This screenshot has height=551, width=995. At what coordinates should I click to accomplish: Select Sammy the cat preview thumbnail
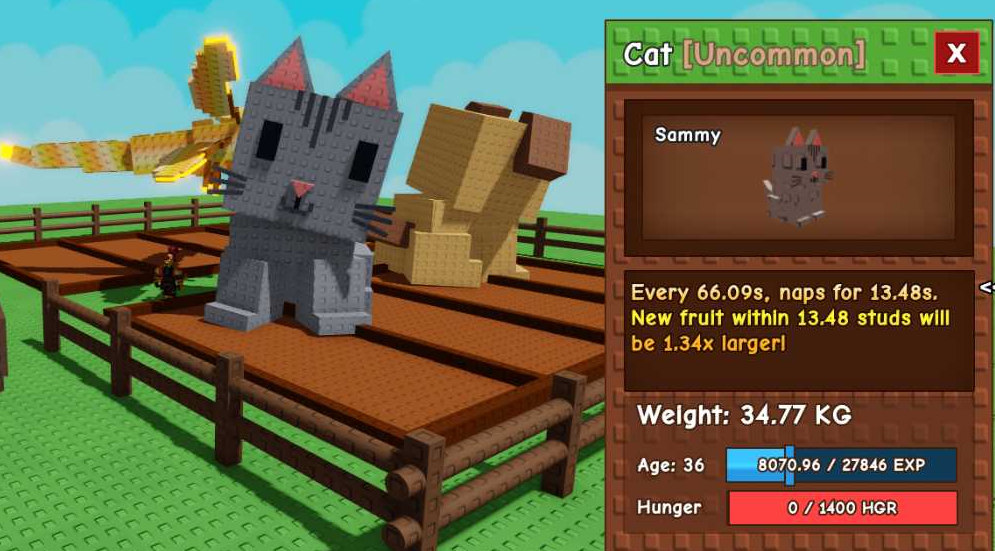click(x=797, y=177)
